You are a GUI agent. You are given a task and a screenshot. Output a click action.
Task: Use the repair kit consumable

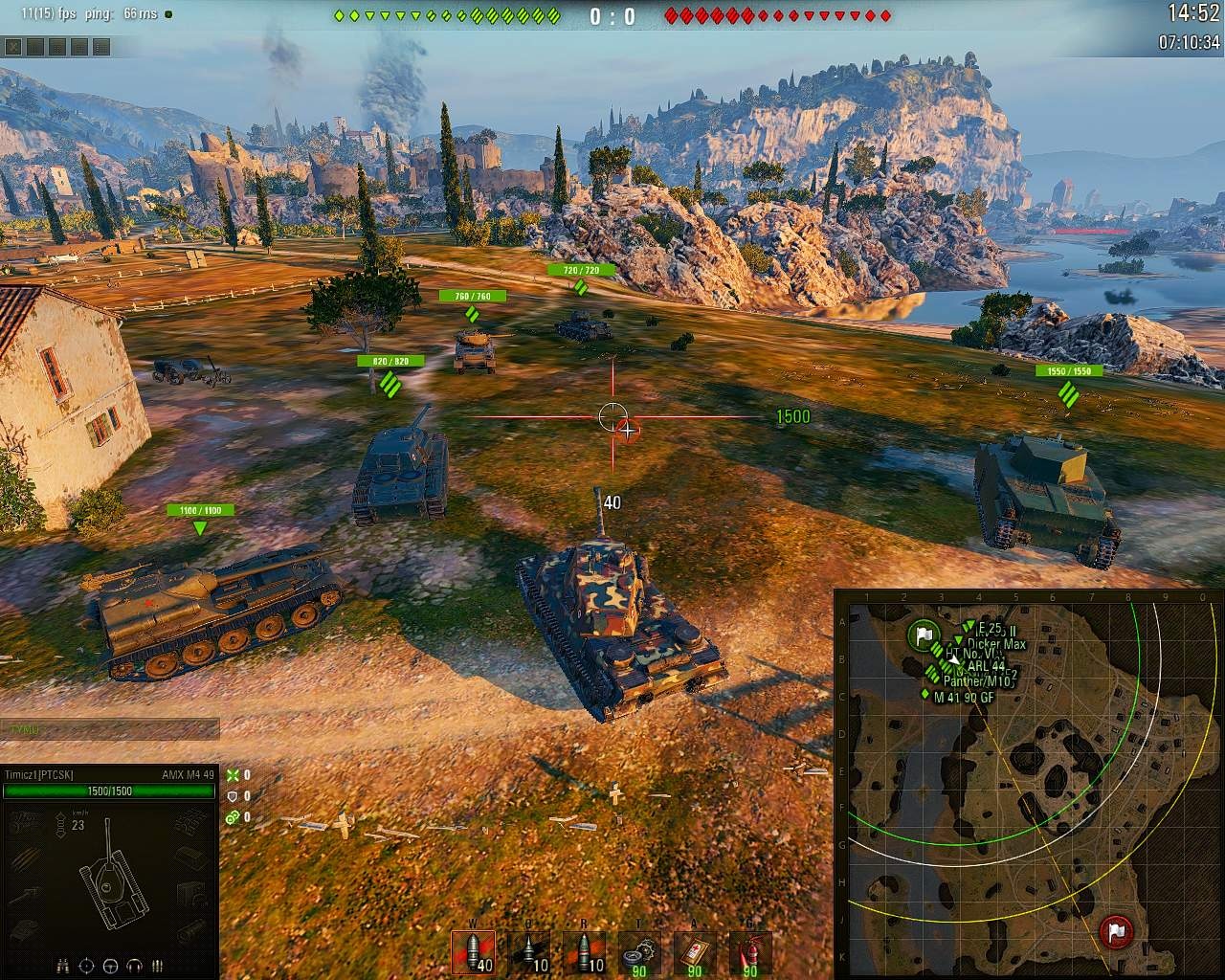click(x=639, y=951)
